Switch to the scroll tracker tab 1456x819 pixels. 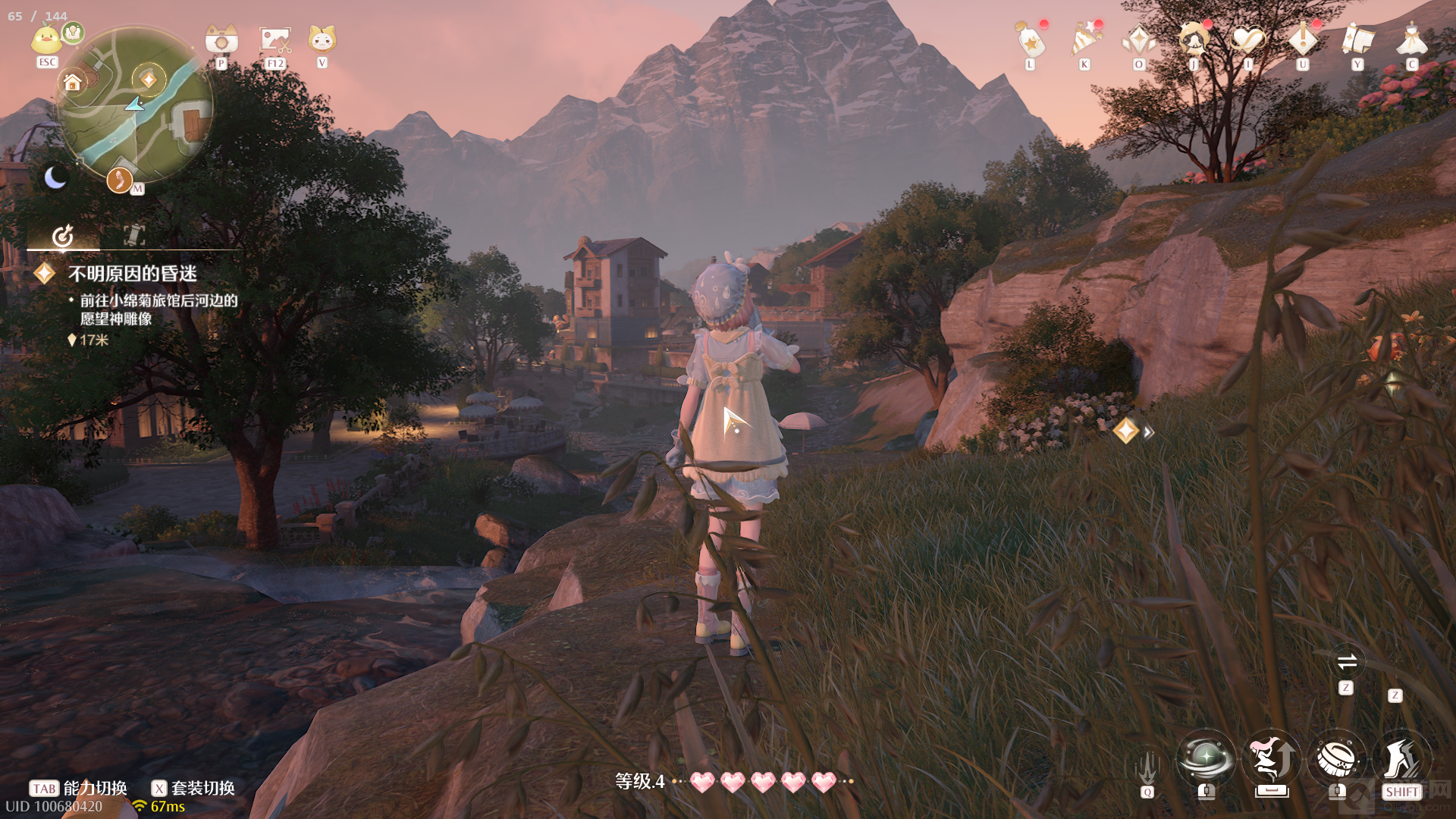(x=134, y=235)
